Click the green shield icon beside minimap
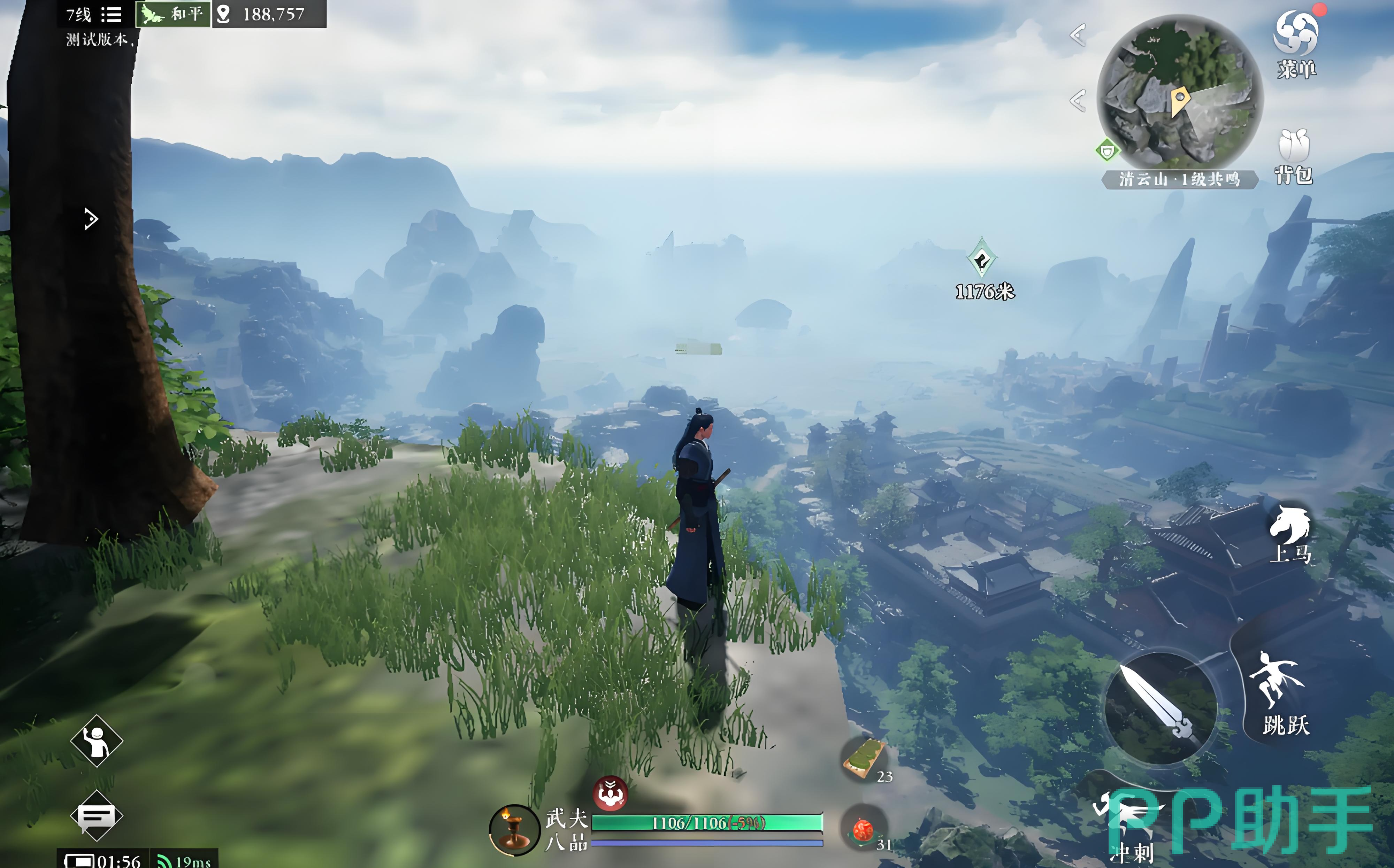This screenshot has height=868, width=1394. 1107,151
